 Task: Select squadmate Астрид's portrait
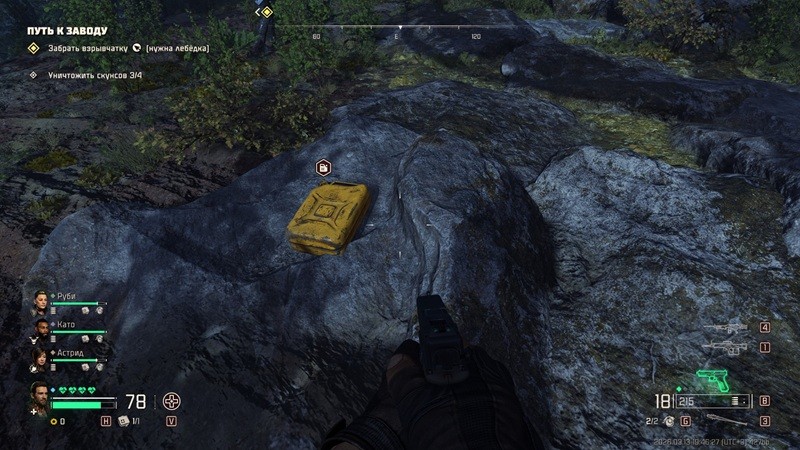pos(42,357)
